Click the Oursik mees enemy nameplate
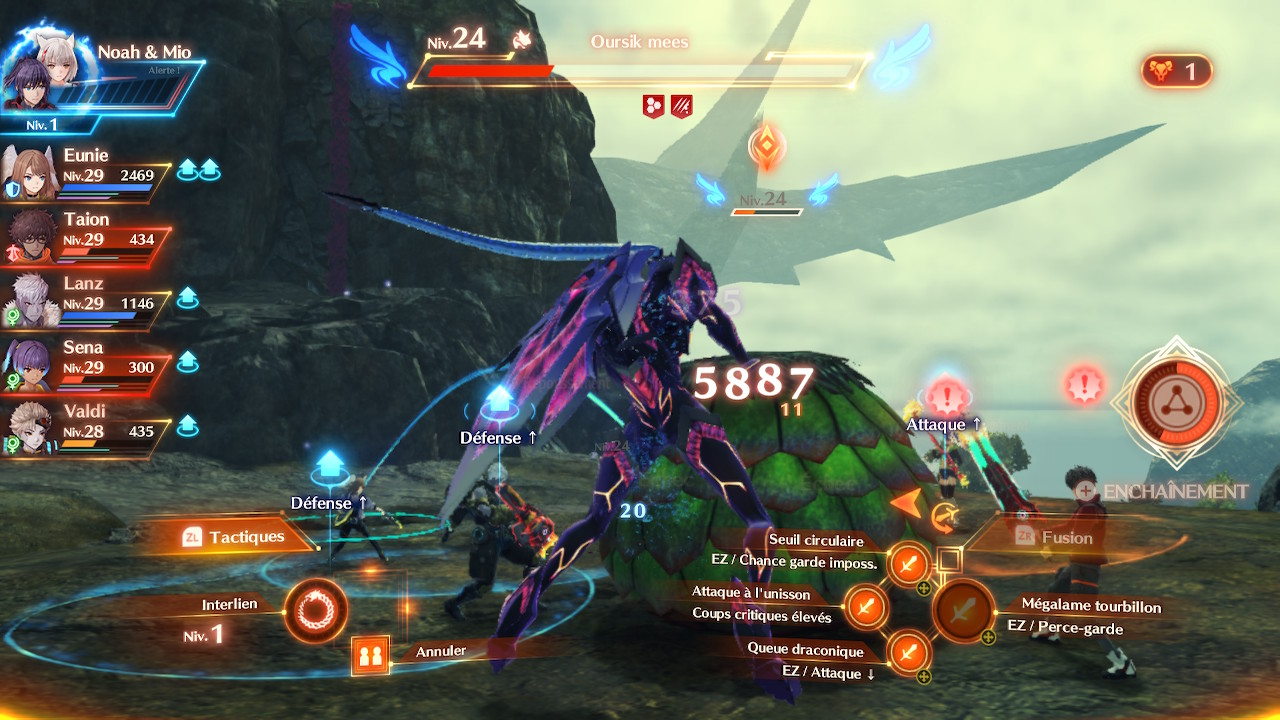 point(638,41)
